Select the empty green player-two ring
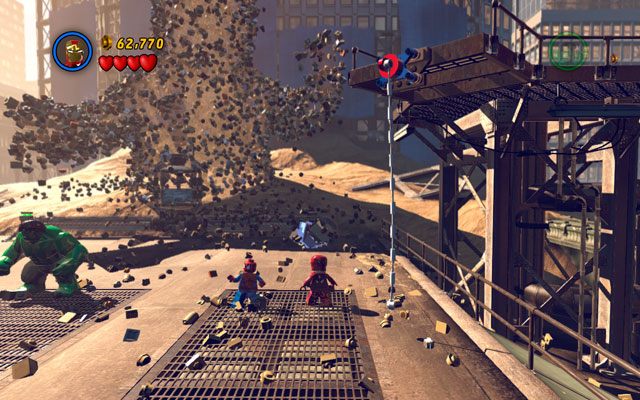 coord(567,52)
